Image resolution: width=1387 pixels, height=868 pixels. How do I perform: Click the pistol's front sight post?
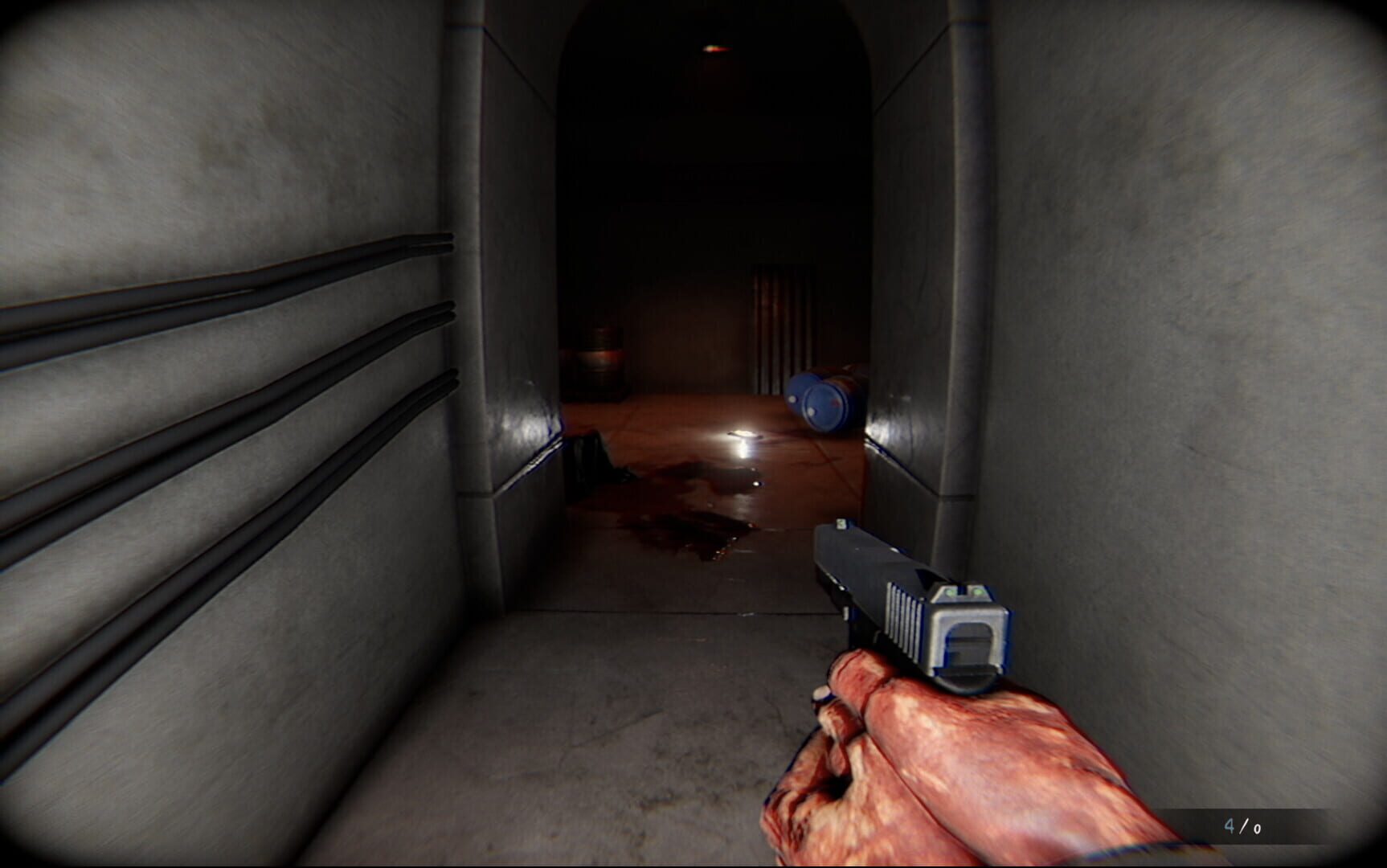[x=841, y=525]
